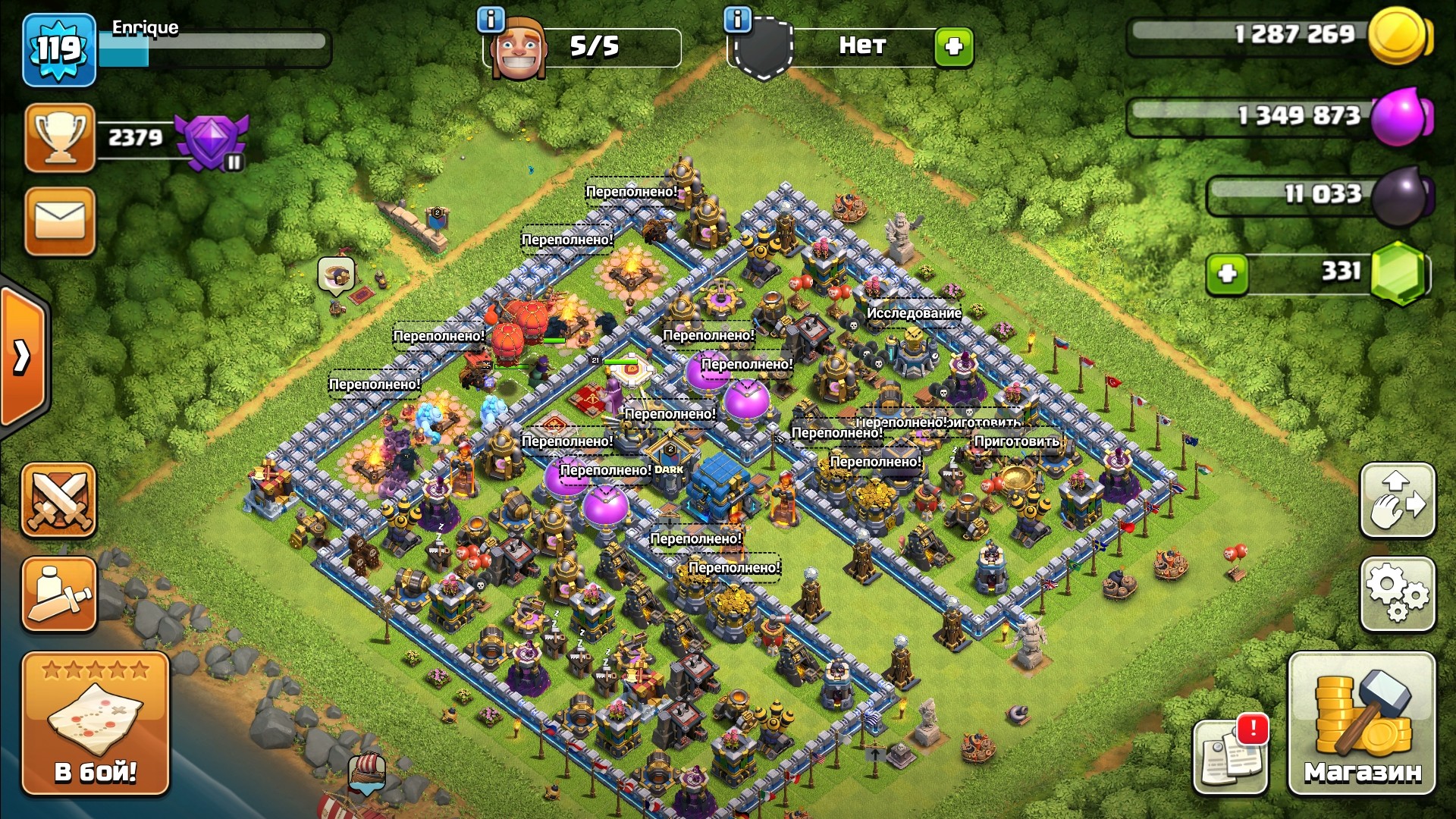Open the gears settings menu
The height and width of the screenshot is (819, 1456).
[x=1398, y=595]
